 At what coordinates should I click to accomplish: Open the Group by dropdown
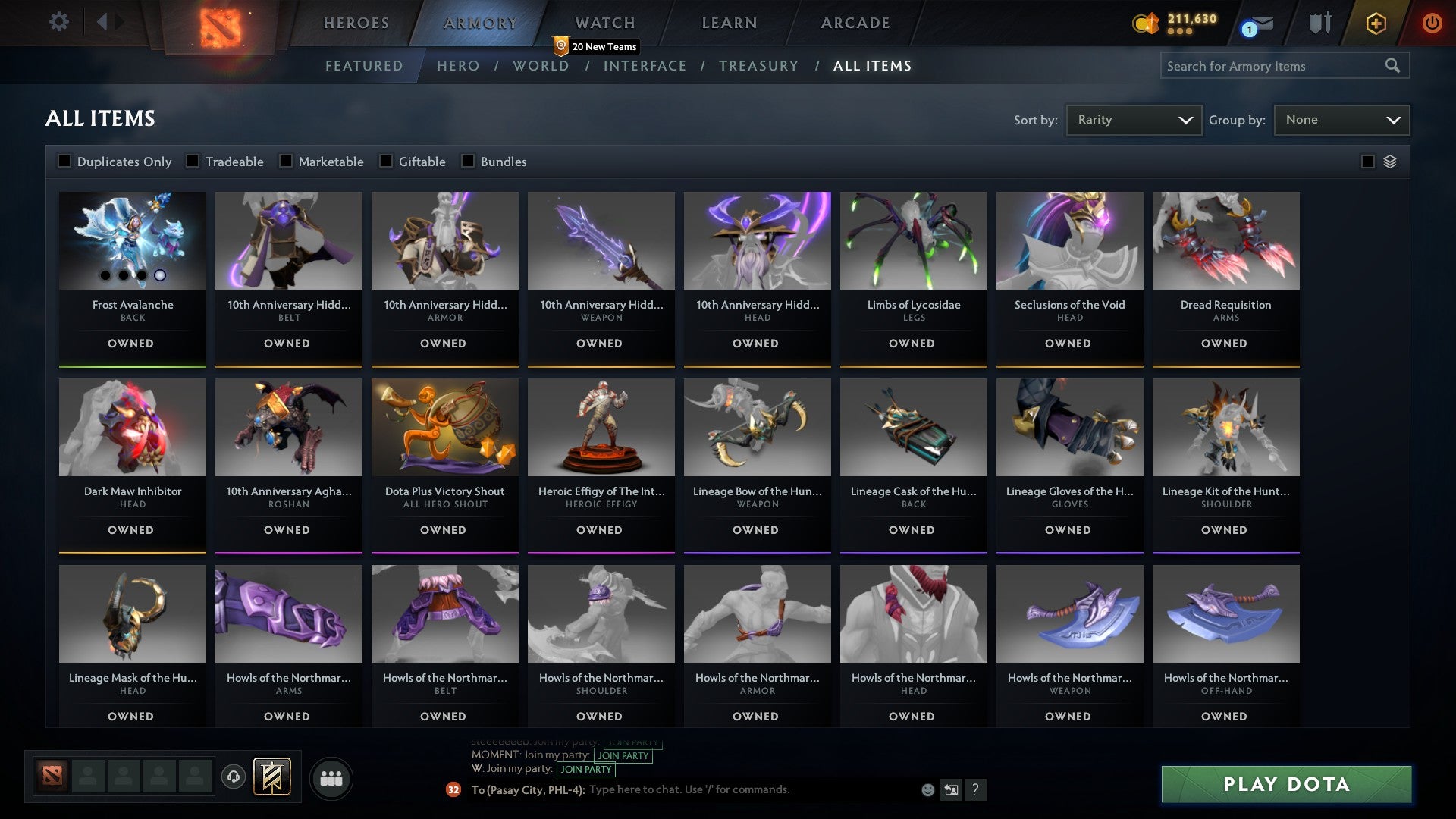click(1341, 119)
